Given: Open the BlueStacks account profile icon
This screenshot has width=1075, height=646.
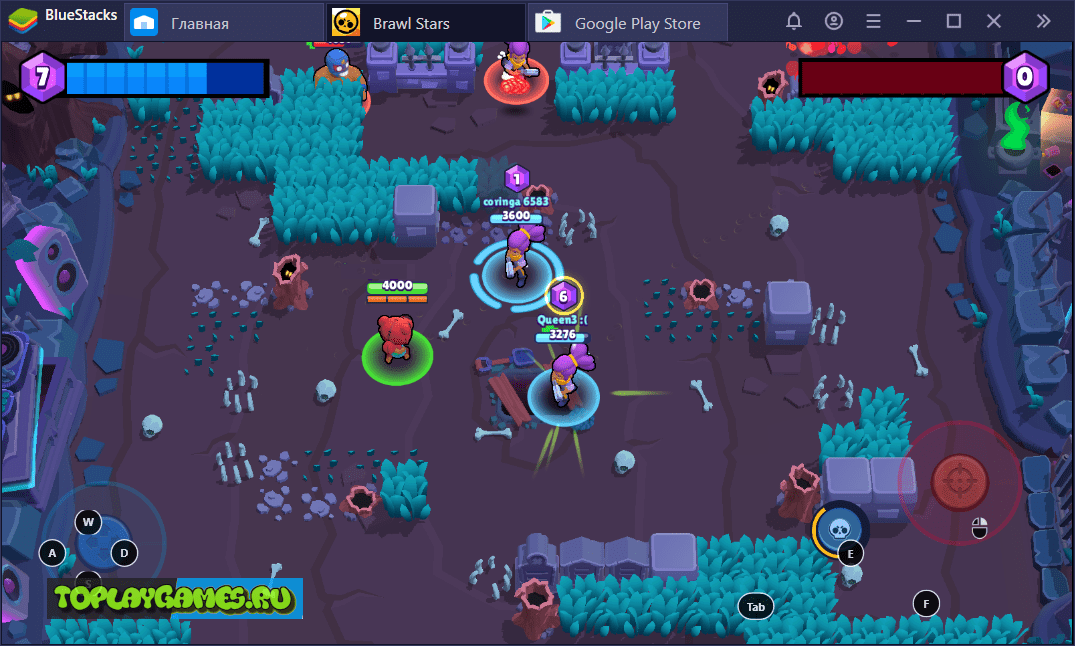Looking at the screenshot, I should coord(834,21).
